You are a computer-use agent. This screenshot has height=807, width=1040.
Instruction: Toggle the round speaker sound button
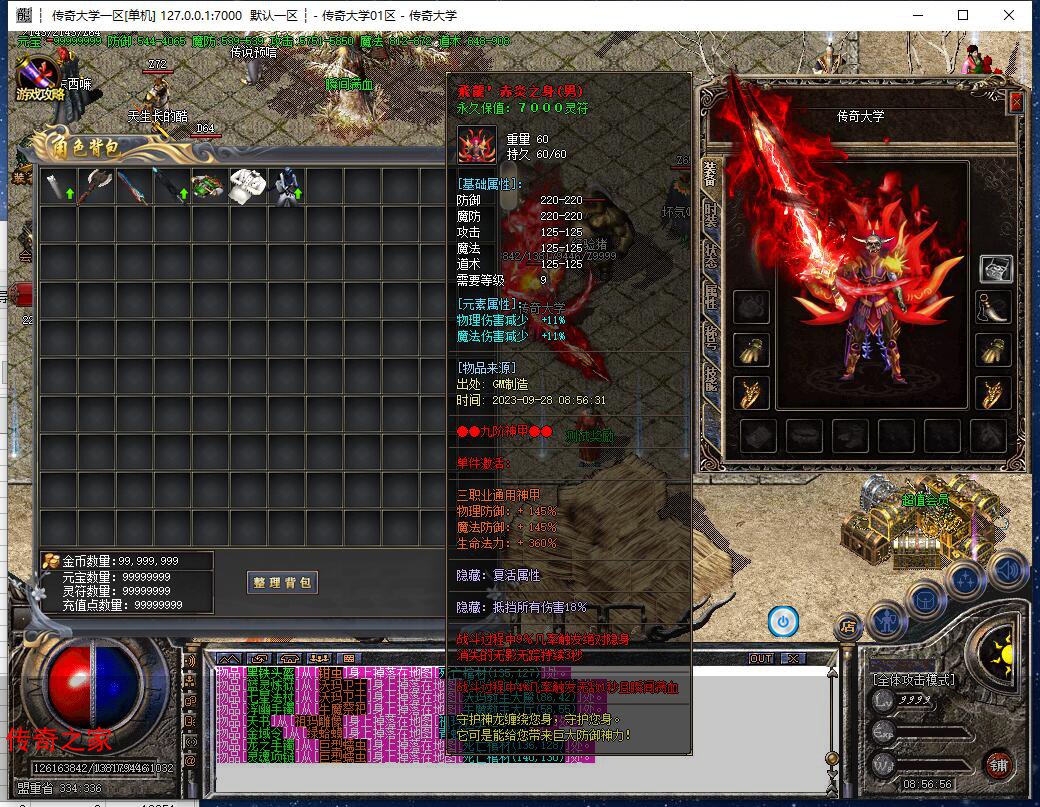(1008, 572)
